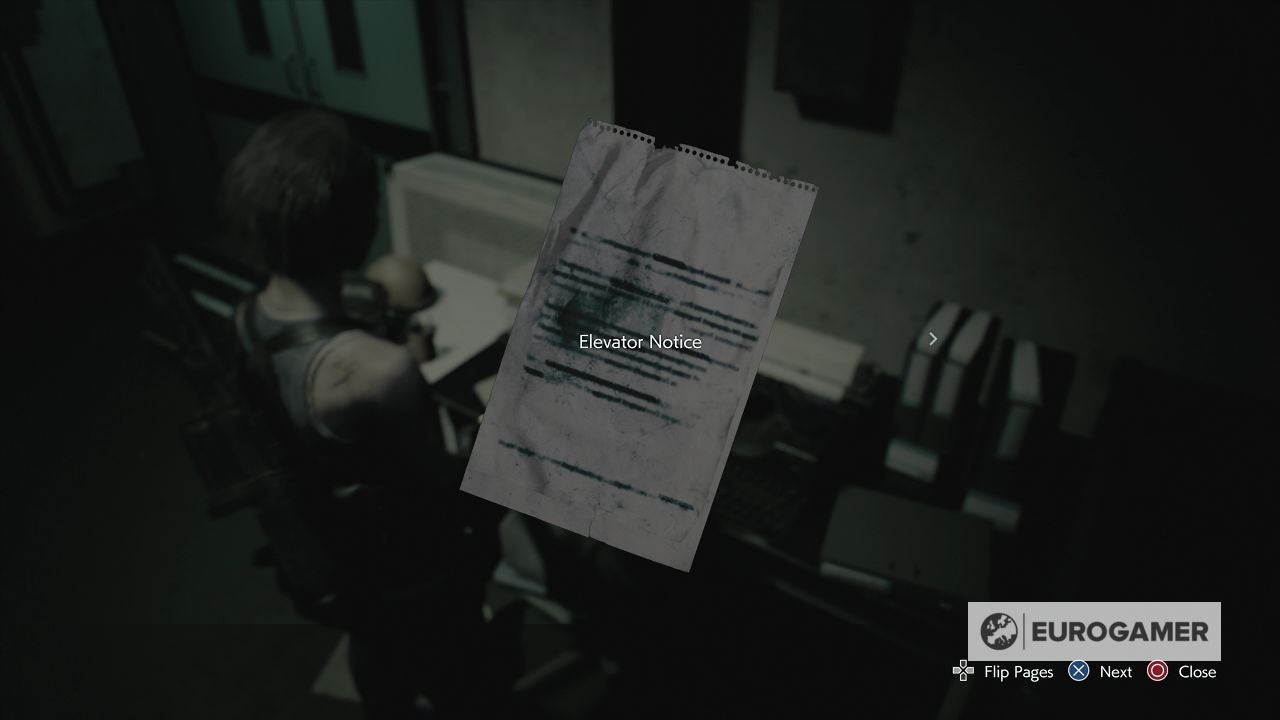
Task: Select the Elevator Notice title text
Action: point(640,341)
